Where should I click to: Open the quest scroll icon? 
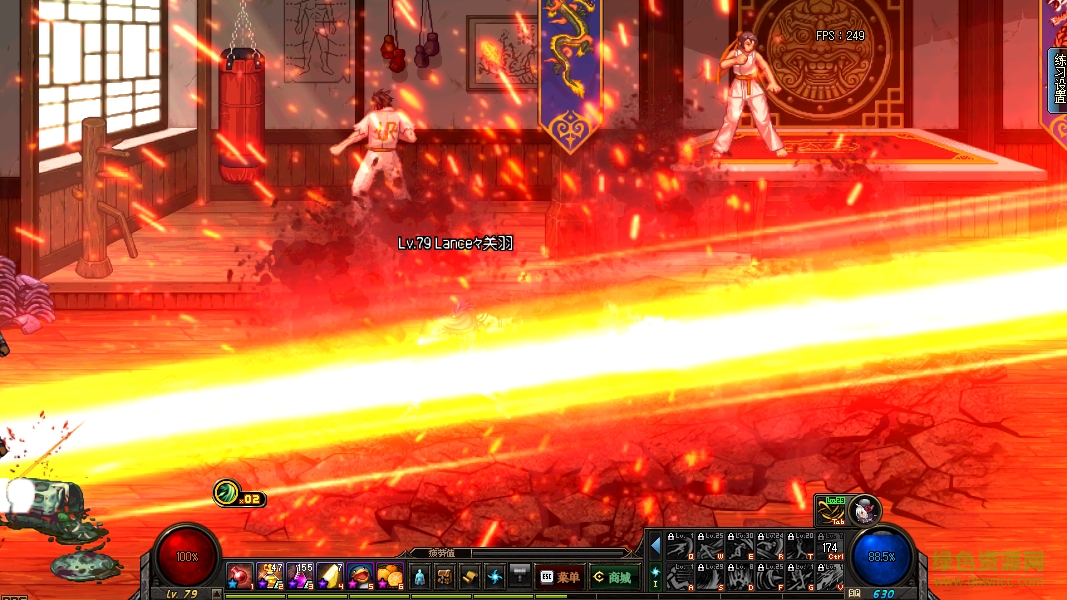tap(470, 577)
